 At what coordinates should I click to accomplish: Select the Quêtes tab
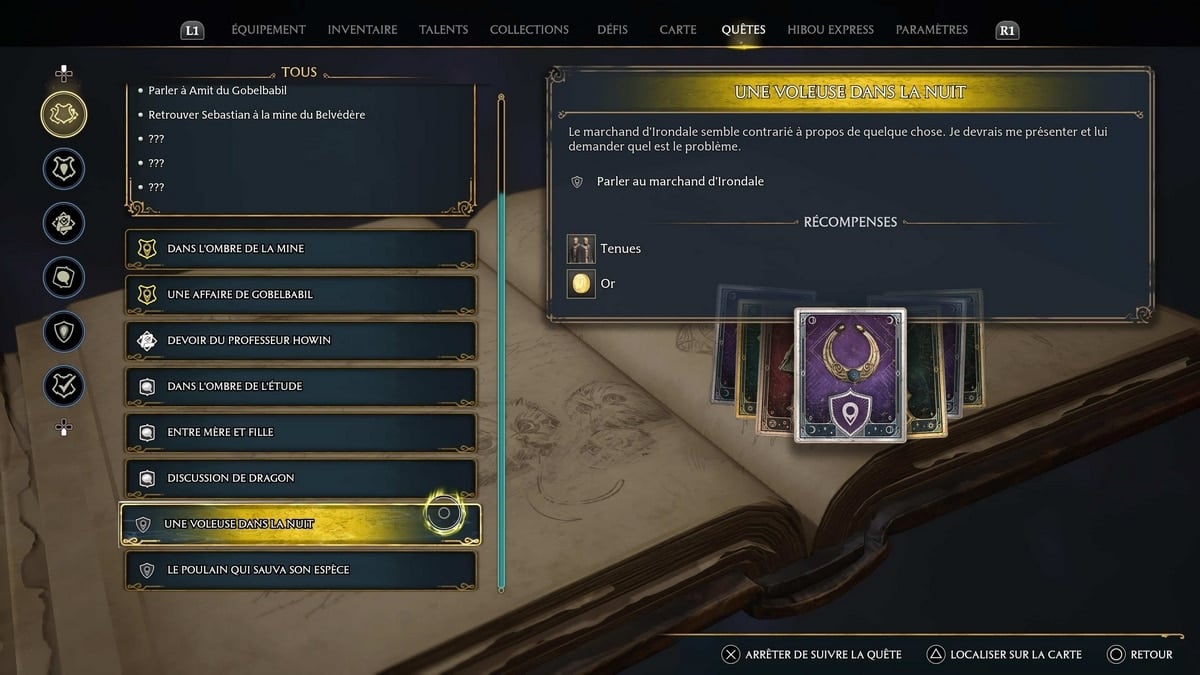pos(743,30)
